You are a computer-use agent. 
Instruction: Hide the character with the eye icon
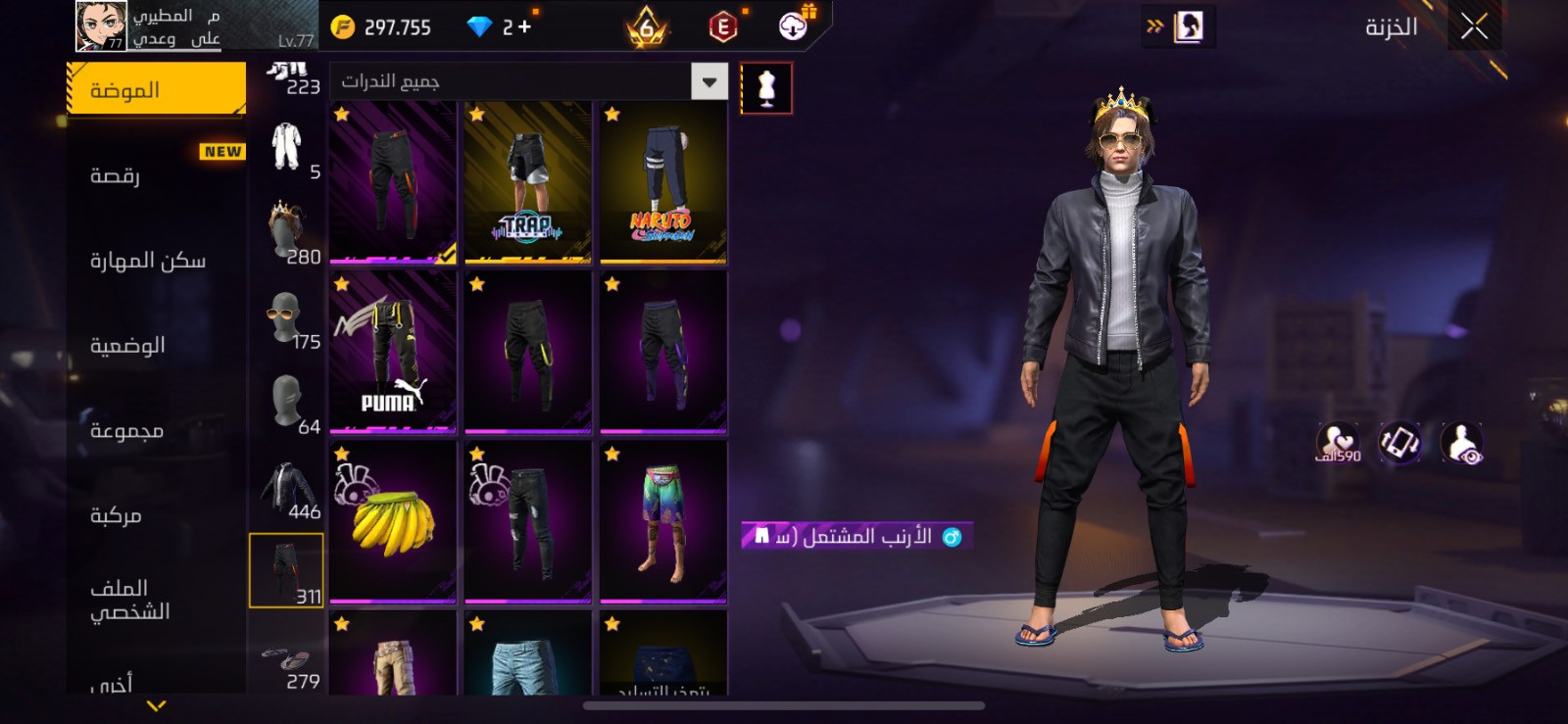tap(1461, 444)
